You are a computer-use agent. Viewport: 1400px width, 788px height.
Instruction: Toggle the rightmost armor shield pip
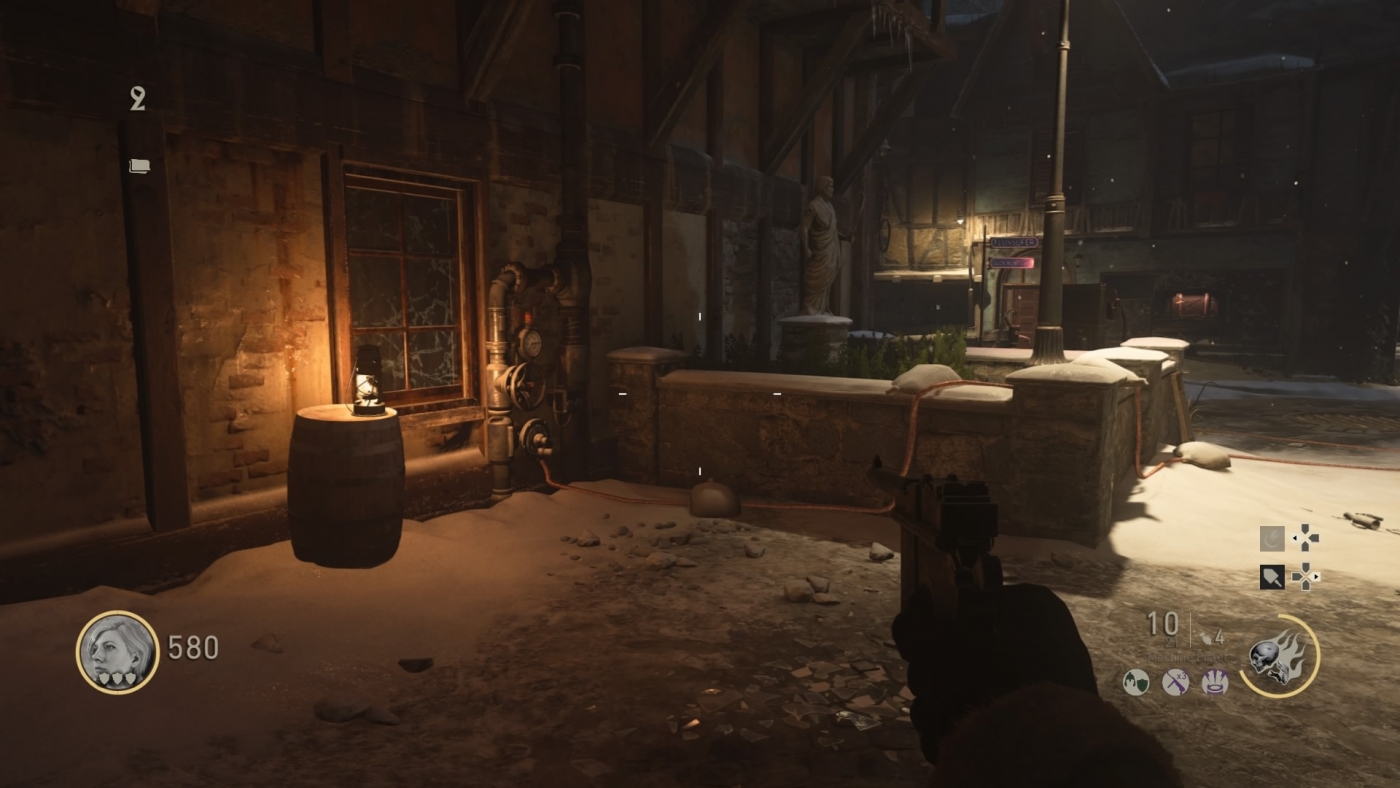coord(129,678)
